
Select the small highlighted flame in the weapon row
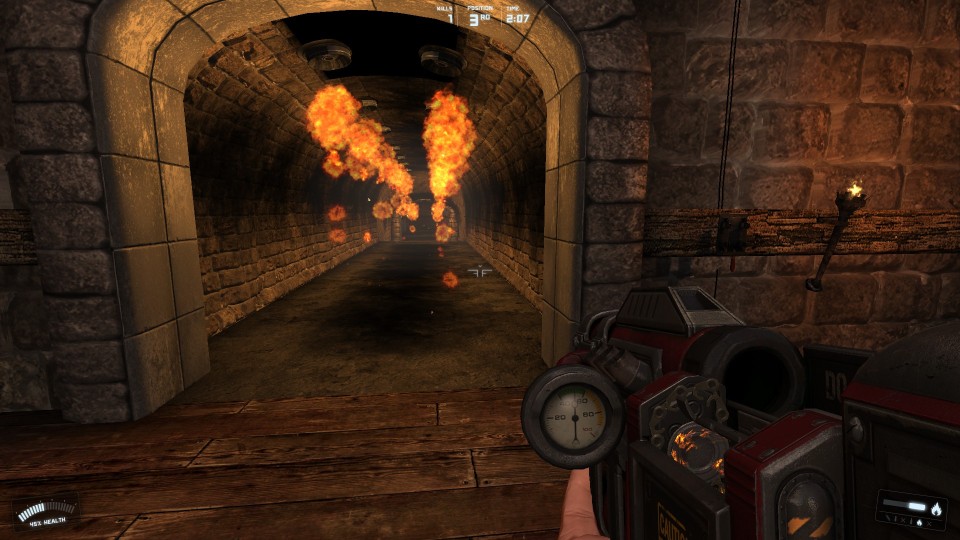[919, 523]
